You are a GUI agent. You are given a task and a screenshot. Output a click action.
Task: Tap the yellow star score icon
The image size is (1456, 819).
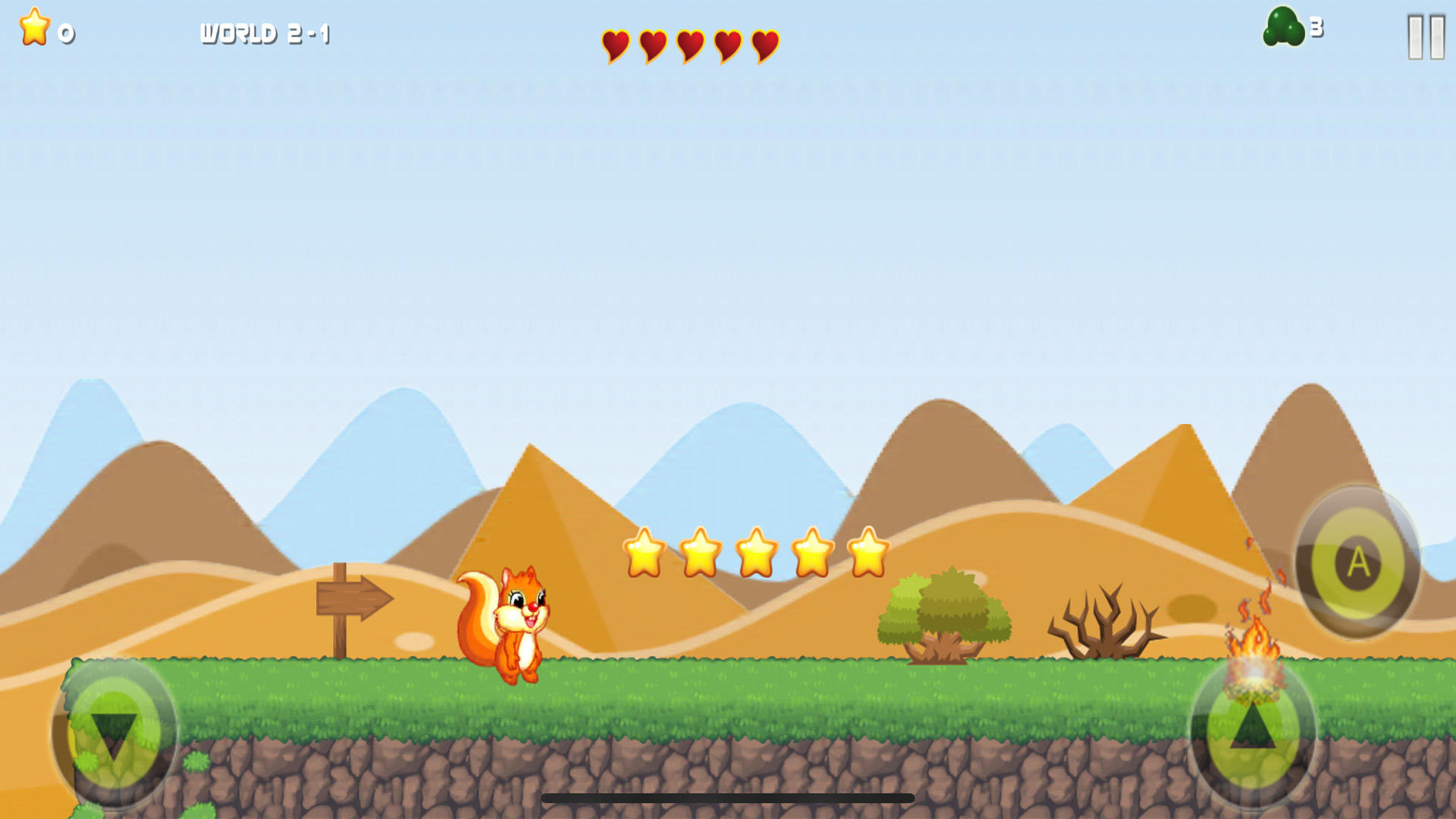point(33,27)
